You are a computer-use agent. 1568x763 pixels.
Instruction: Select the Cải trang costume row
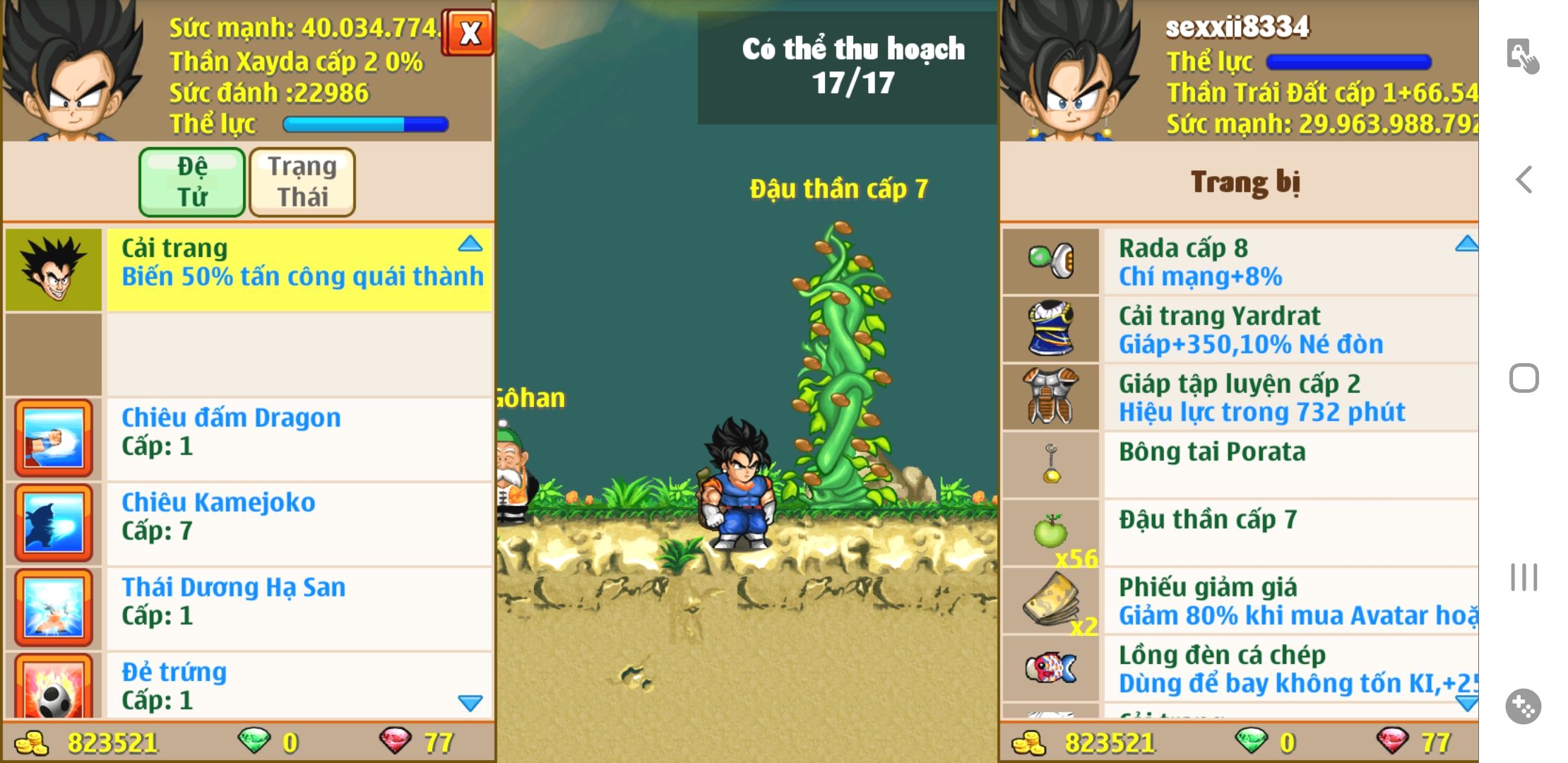pos(298,270)
